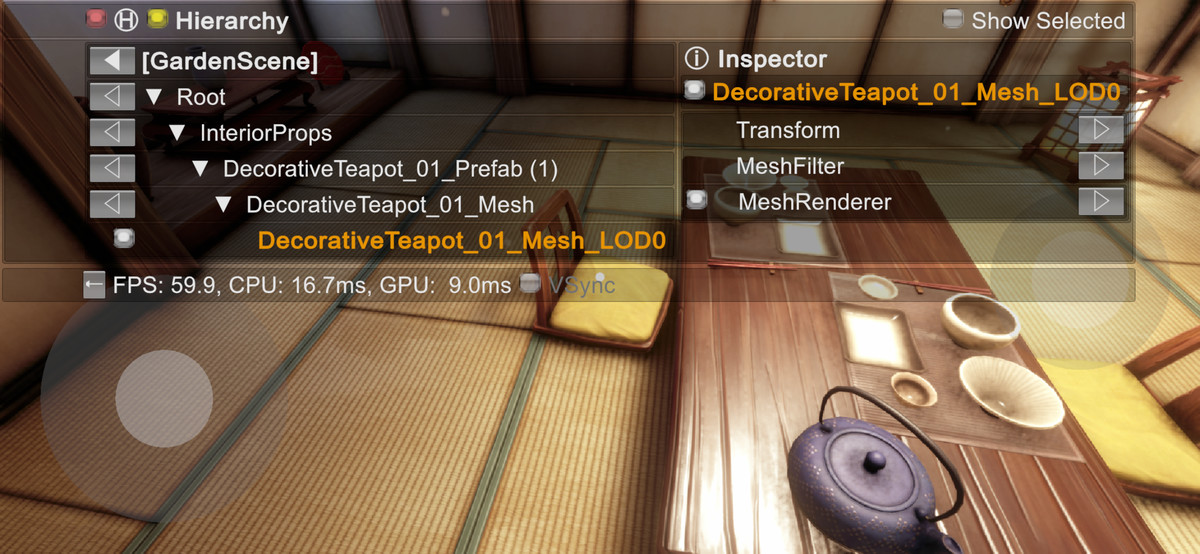
Task: Click the arrow button left of InteriorProps
Action: pyautogui.click(x=112, y=133)
